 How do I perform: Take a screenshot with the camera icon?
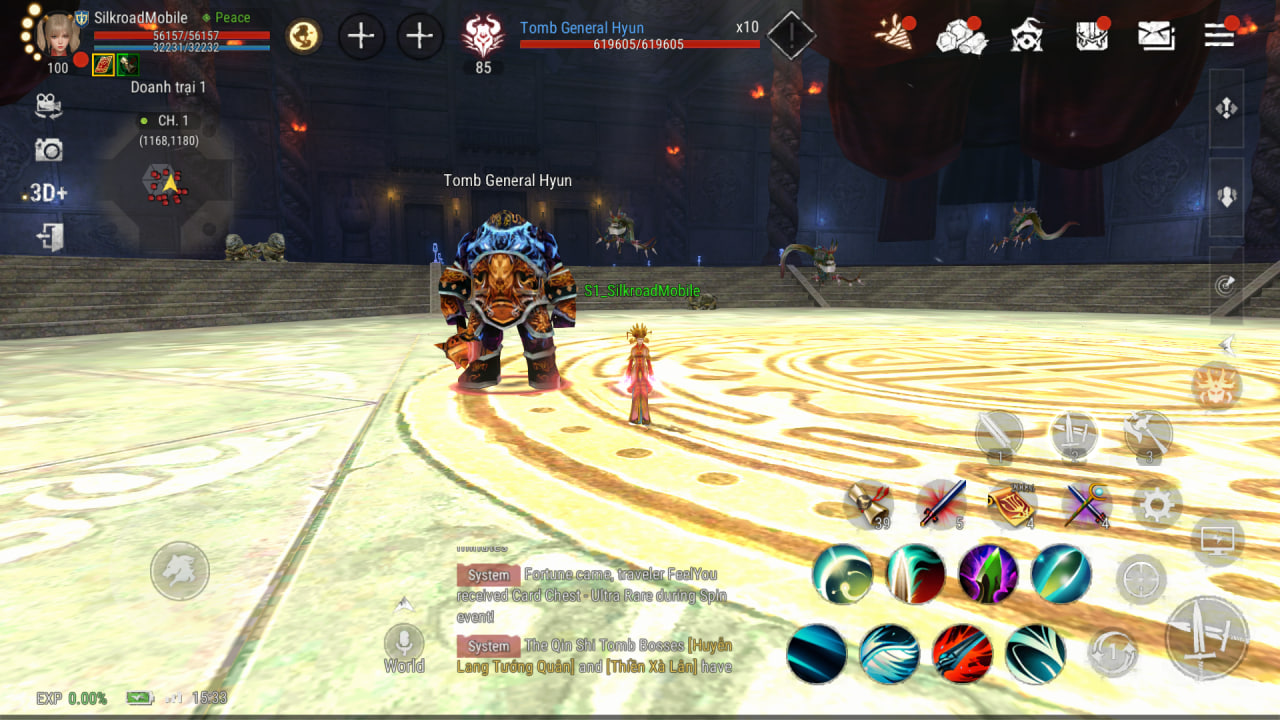(x=48, y=150)
